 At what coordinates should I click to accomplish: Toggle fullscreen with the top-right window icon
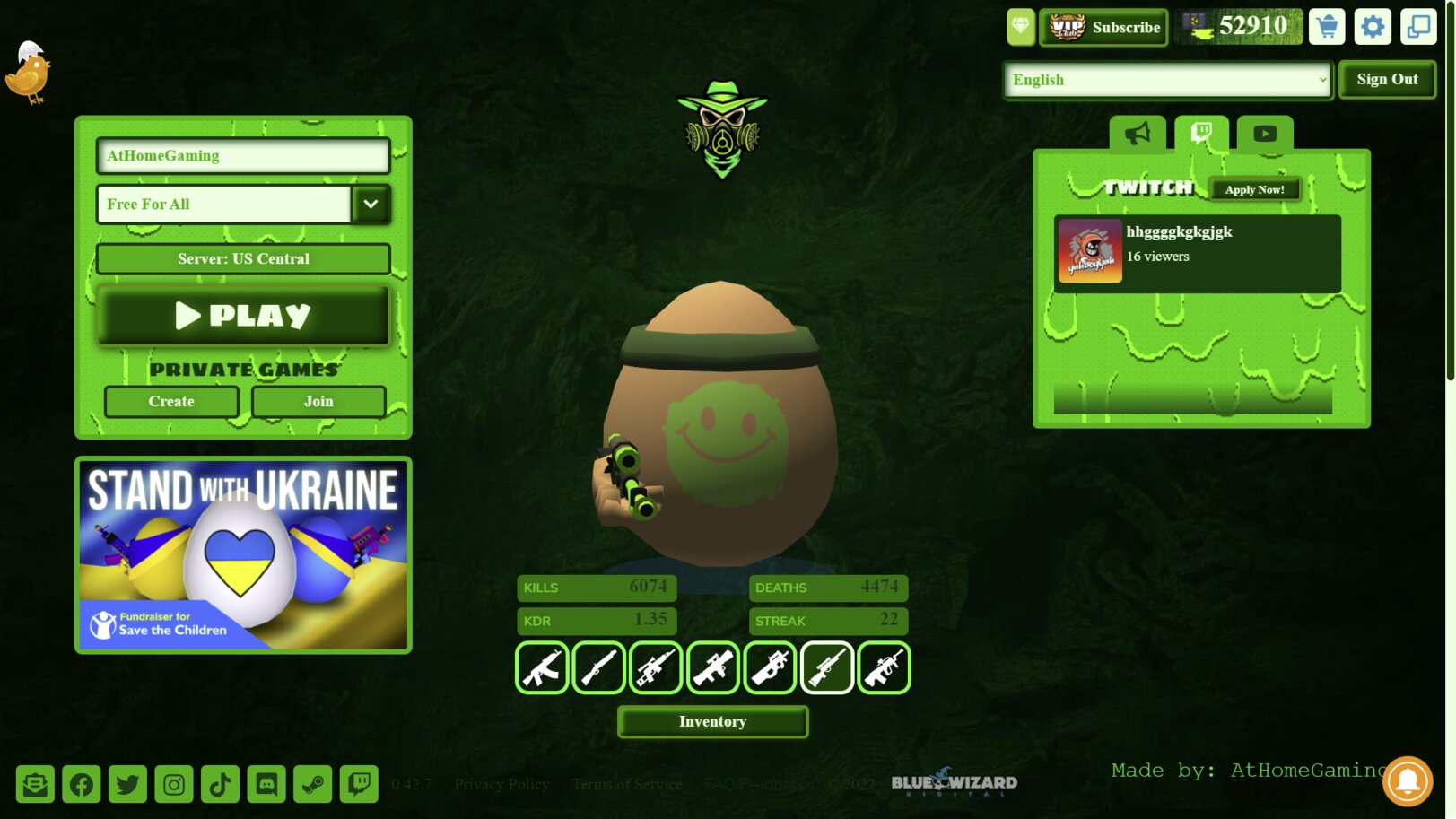[1418, 27]
